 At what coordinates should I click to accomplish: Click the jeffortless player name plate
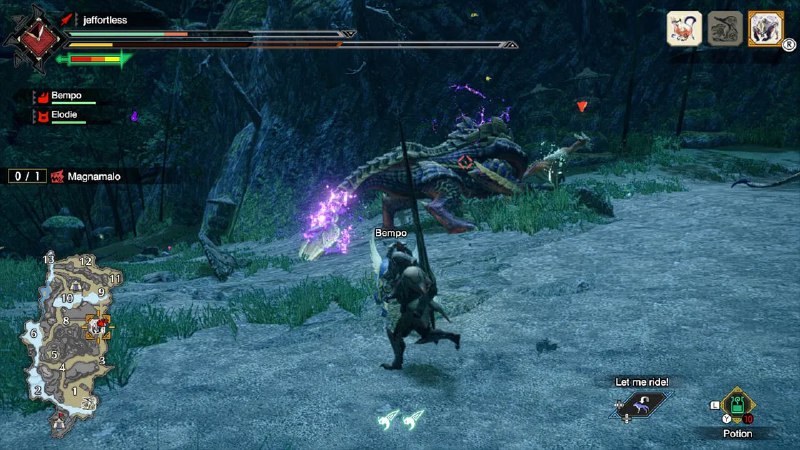coord(110,18)
